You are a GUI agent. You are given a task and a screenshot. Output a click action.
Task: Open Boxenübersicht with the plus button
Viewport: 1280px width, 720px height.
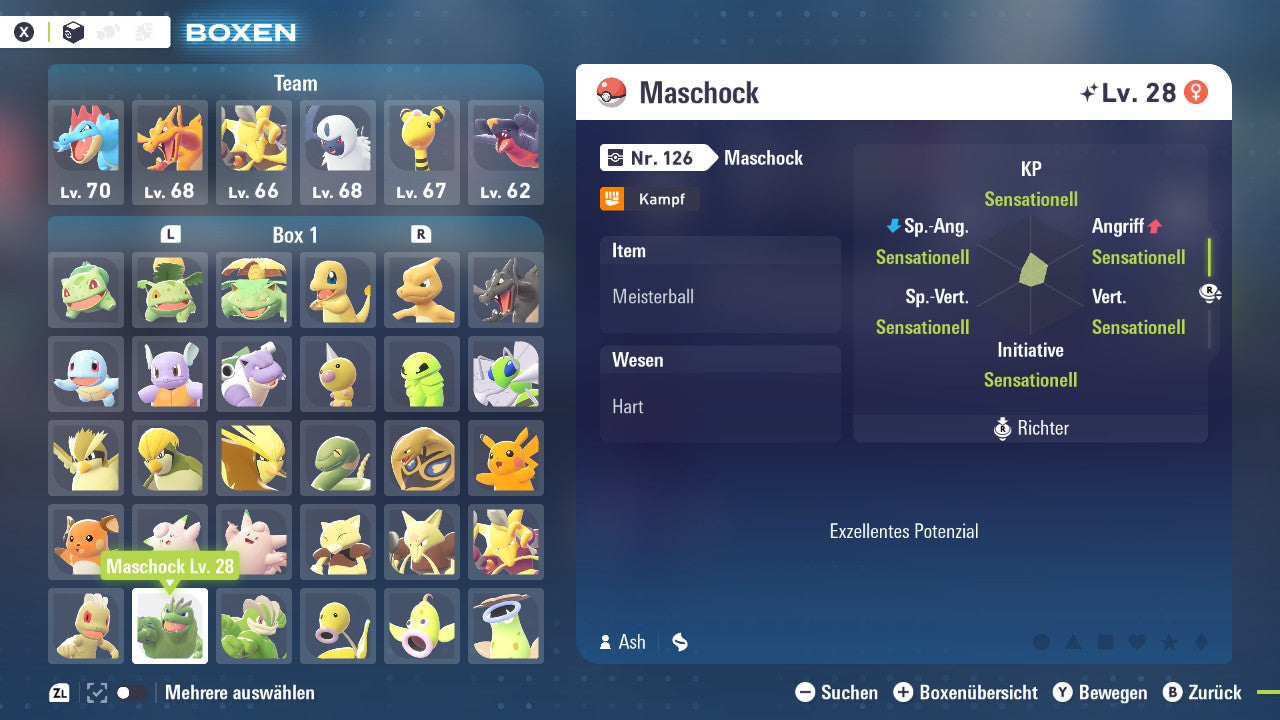click(x=905, y=692)
